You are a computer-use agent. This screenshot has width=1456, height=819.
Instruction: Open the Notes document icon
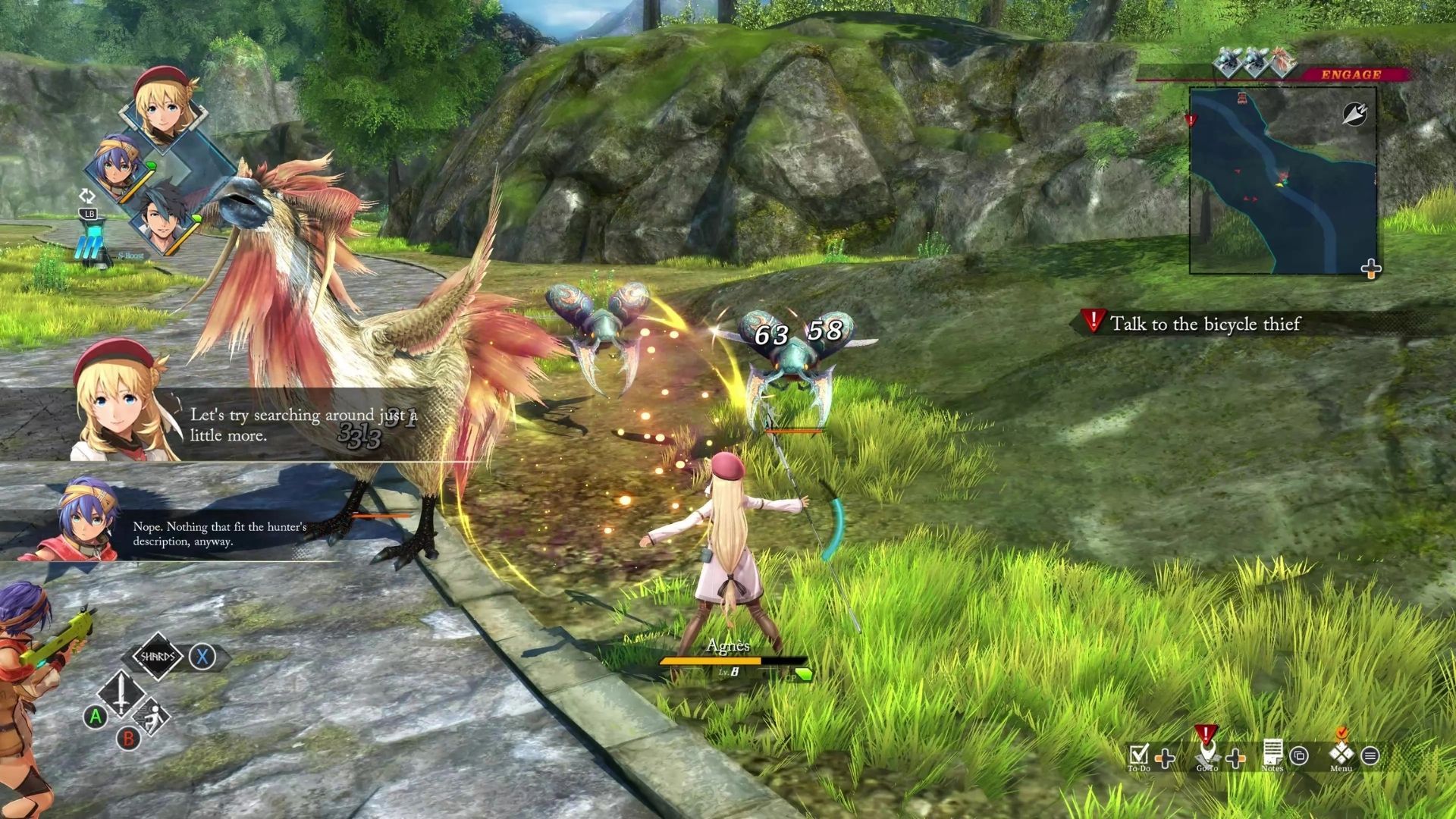click(x=1272, y=753)
